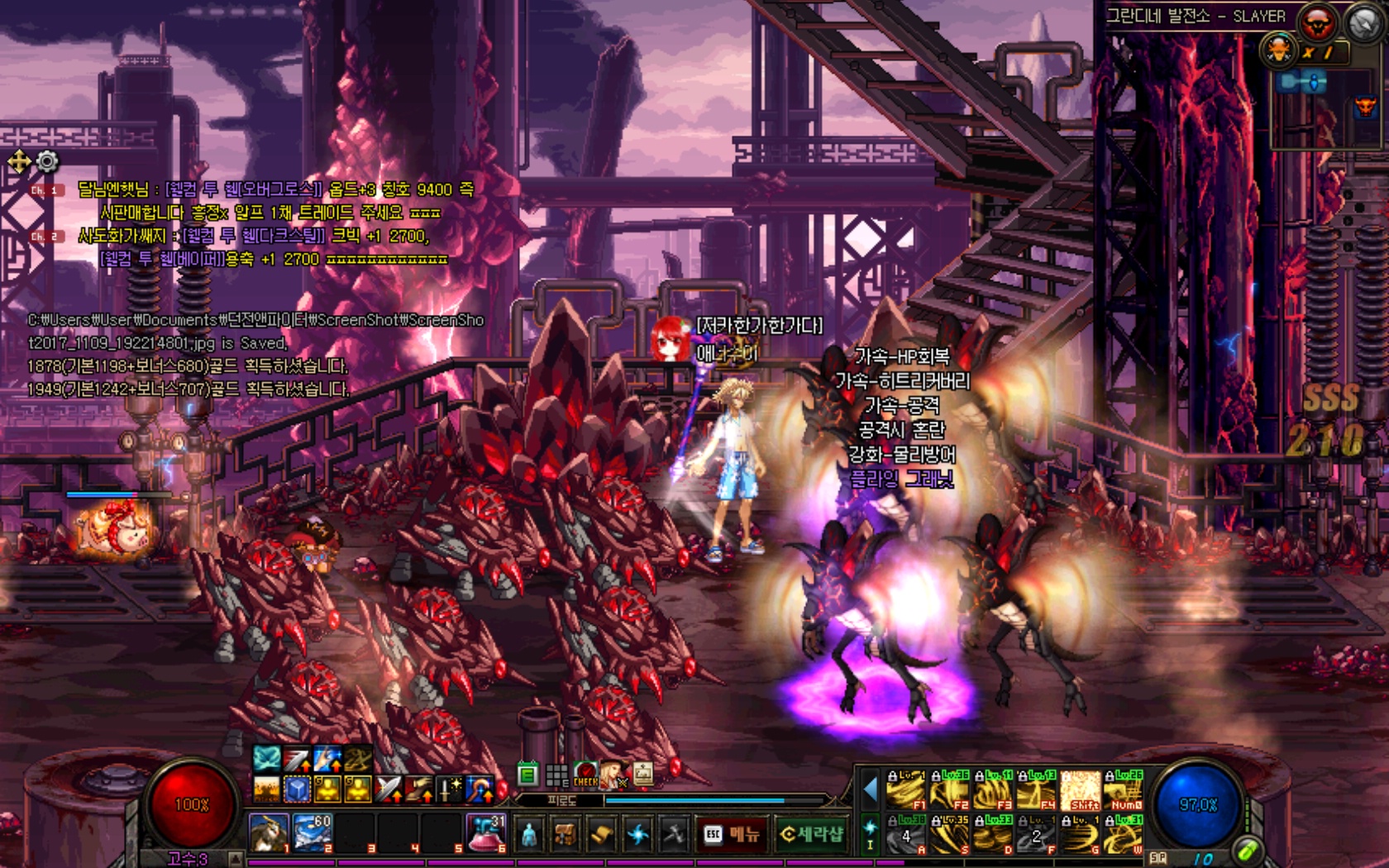Activate the F2 skill slot
The height and width of the screenshot is (868, 1389).
pos(949,790)
